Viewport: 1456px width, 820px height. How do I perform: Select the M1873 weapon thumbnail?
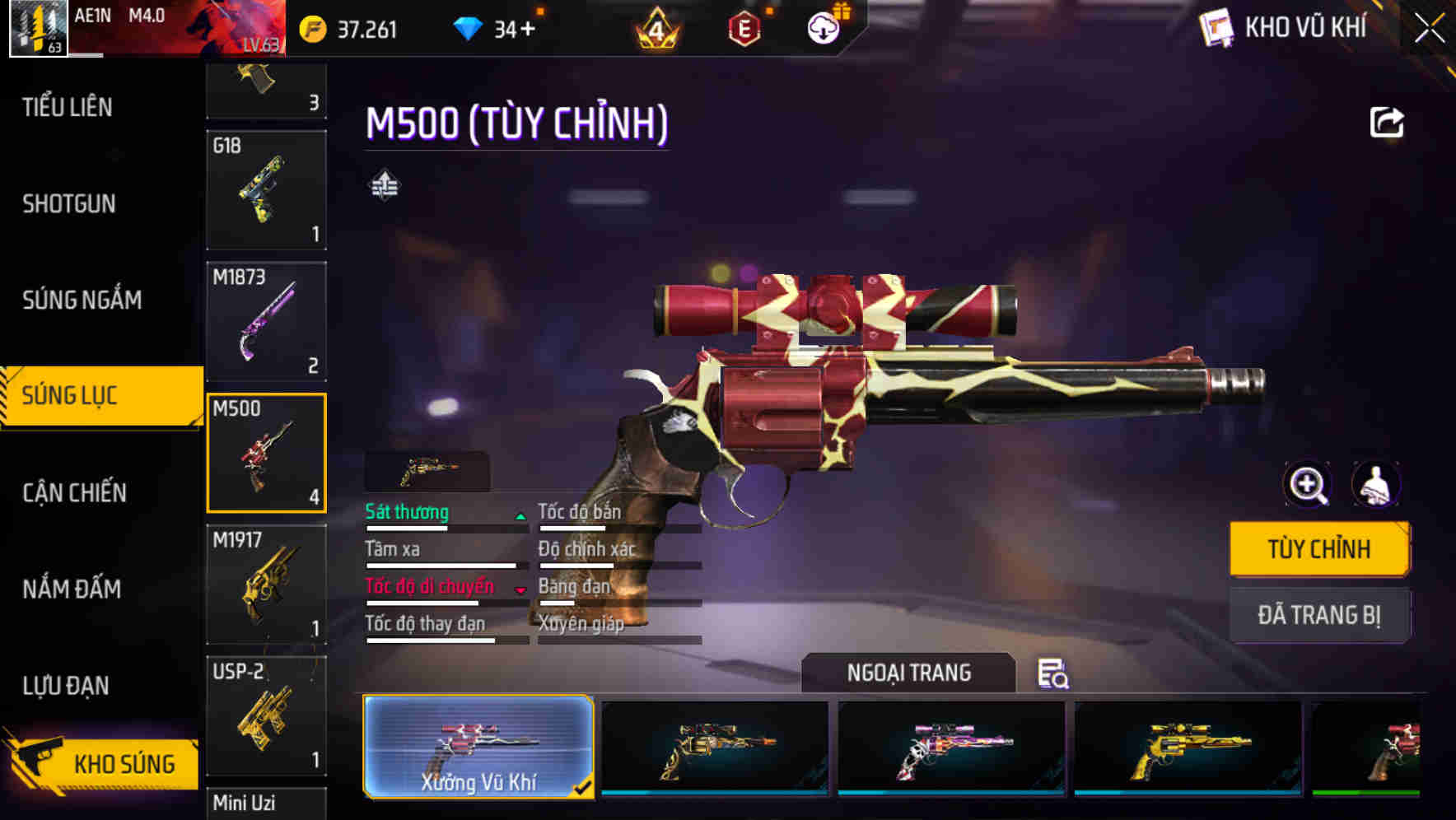point(266,320)
